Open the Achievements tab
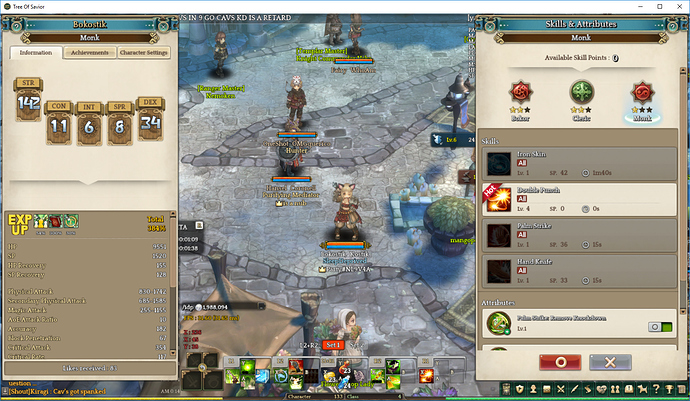Viewport: 690px width, 401px height. (x=89, y=53)
